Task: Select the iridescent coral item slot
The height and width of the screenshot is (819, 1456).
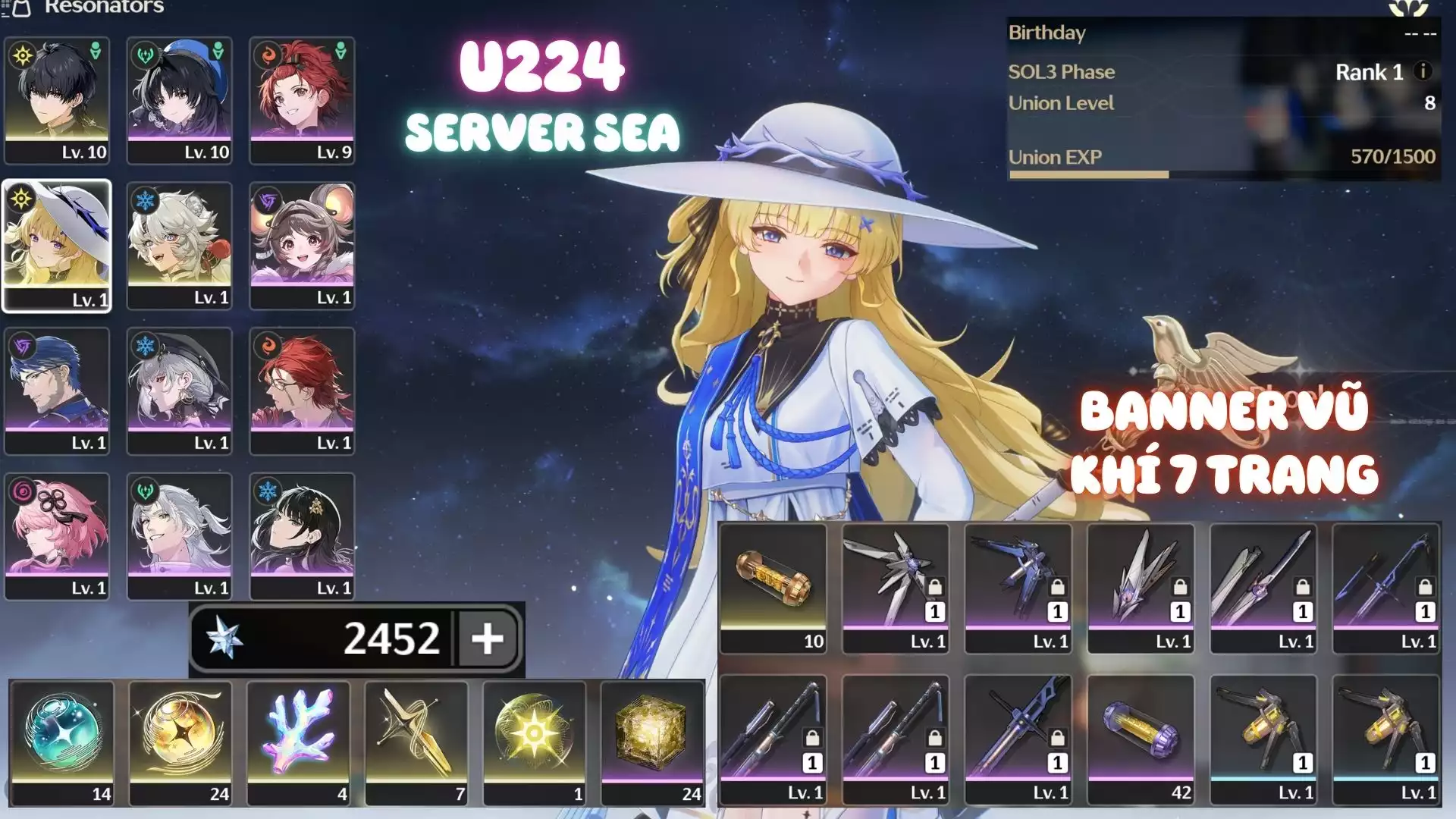Action: coord(299,741)
